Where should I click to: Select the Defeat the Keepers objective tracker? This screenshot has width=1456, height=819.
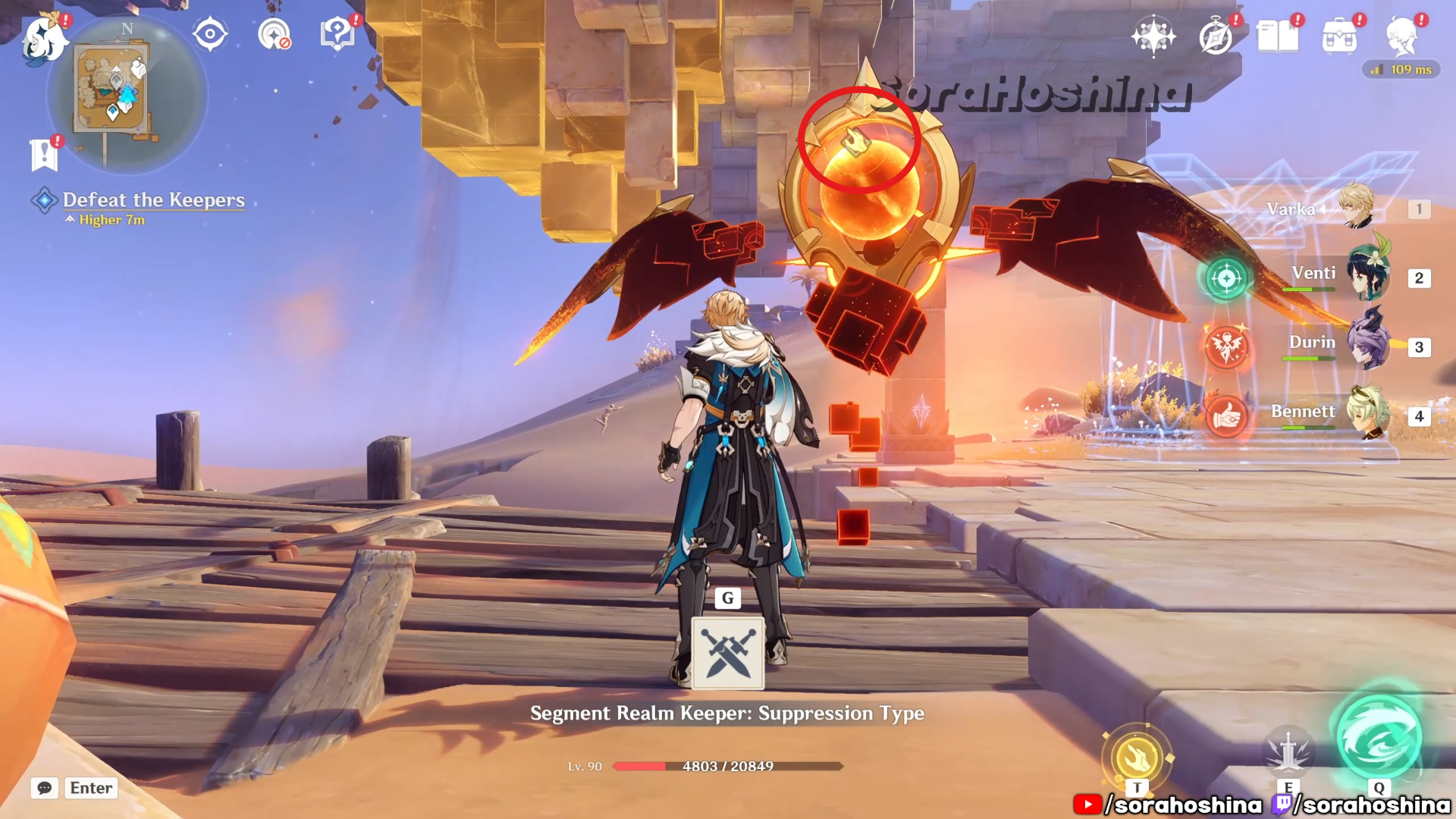coord(153,200)
